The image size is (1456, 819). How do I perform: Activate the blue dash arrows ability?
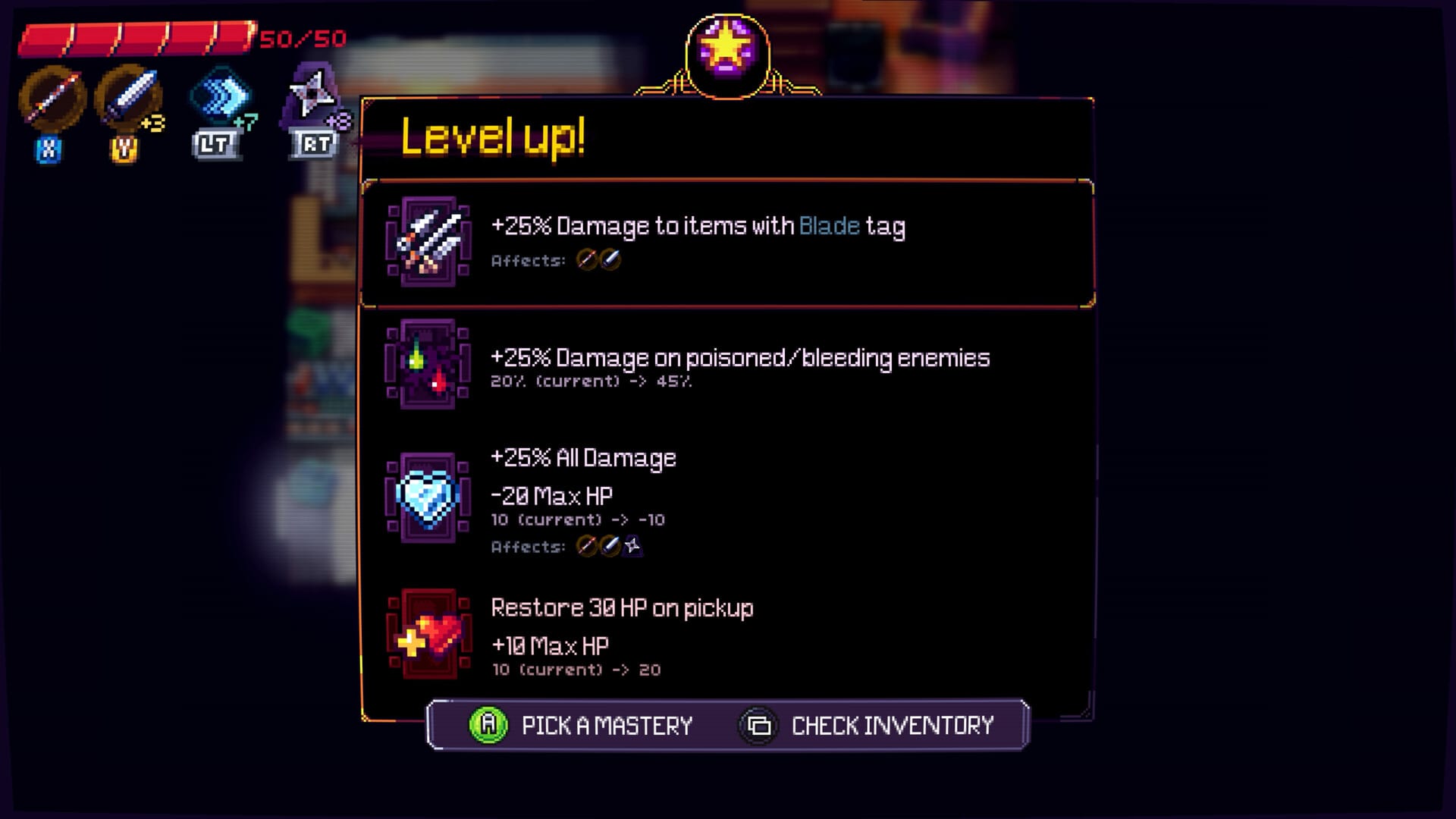[220, 97]
